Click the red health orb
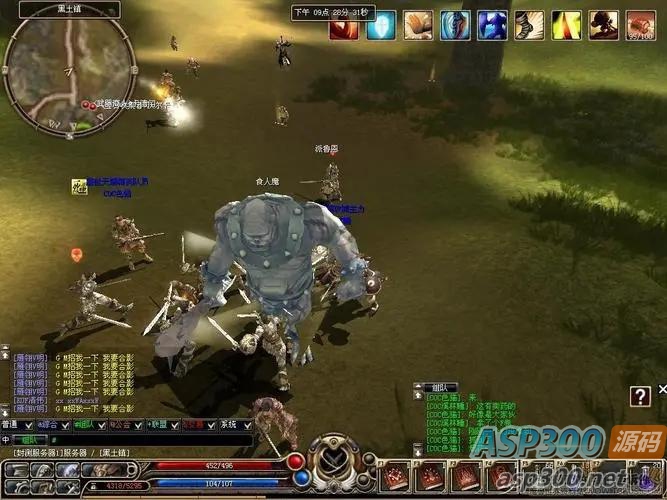The height and width of the screenshot is (500, 667). tap(296, 462)
